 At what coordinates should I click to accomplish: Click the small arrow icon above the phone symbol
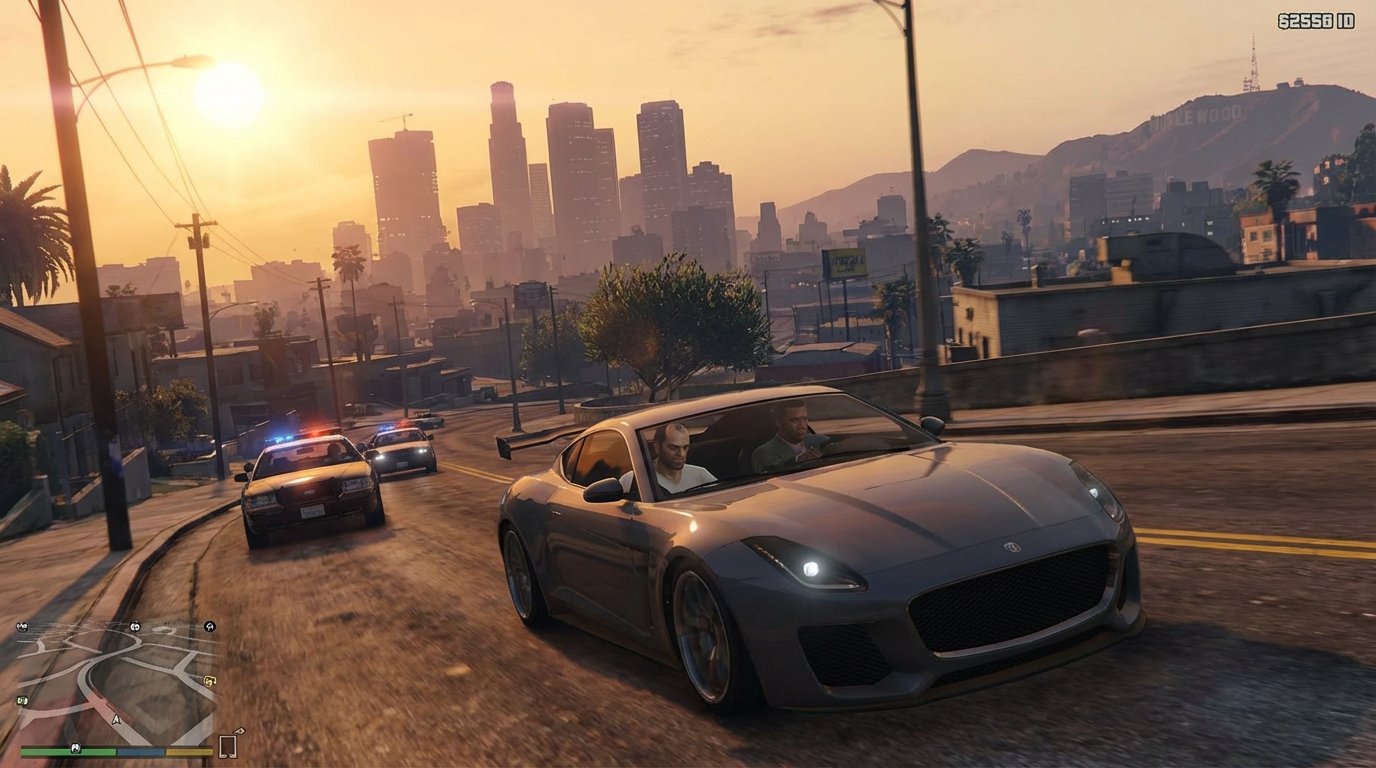[240, 732]
